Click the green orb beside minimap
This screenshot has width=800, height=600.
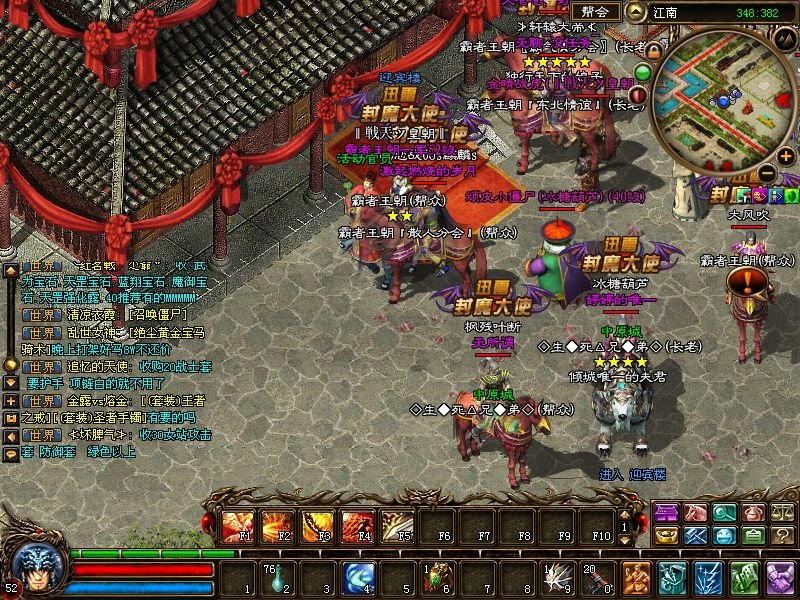[x=643, y=72]
